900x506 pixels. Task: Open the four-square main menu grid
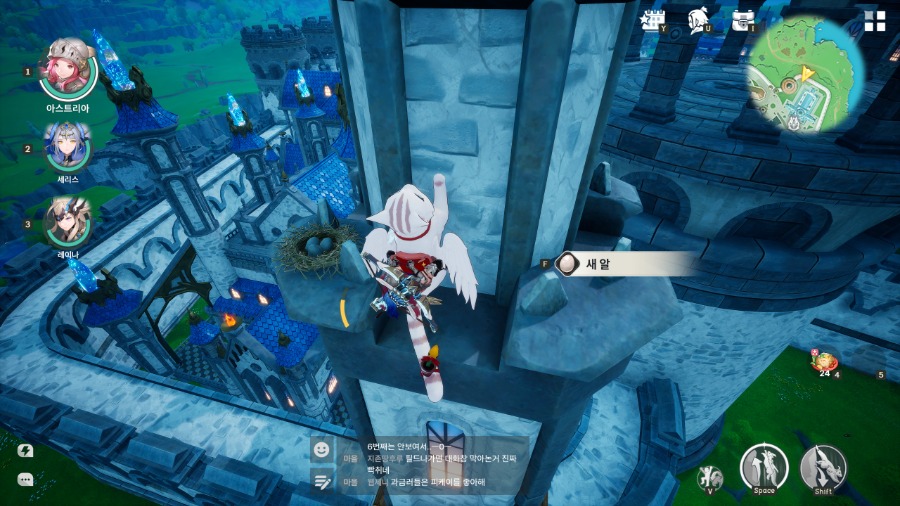point(875,22)
